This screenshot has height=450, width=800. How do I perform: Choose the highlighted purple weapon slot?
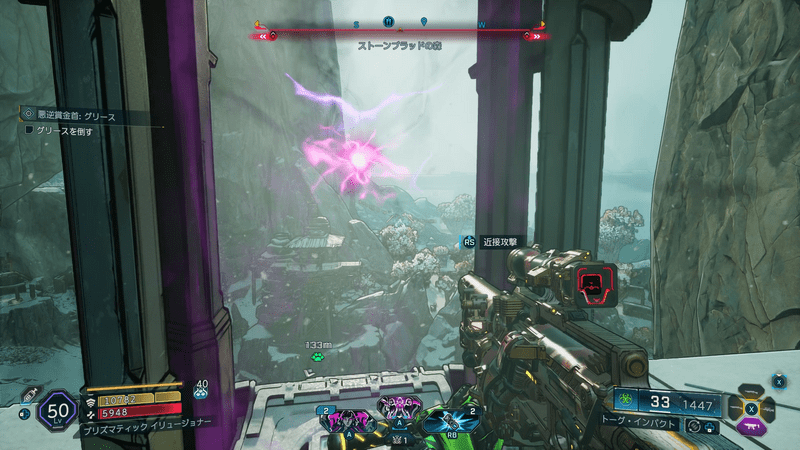tap(750, 427)
